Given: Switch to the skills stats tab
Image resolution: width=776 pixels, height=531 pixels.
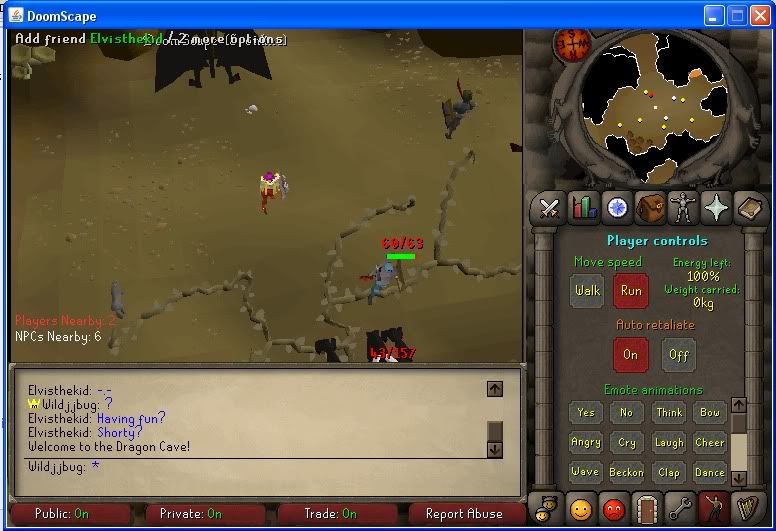Looking at the screenshot, I should [x=583, y=207].
